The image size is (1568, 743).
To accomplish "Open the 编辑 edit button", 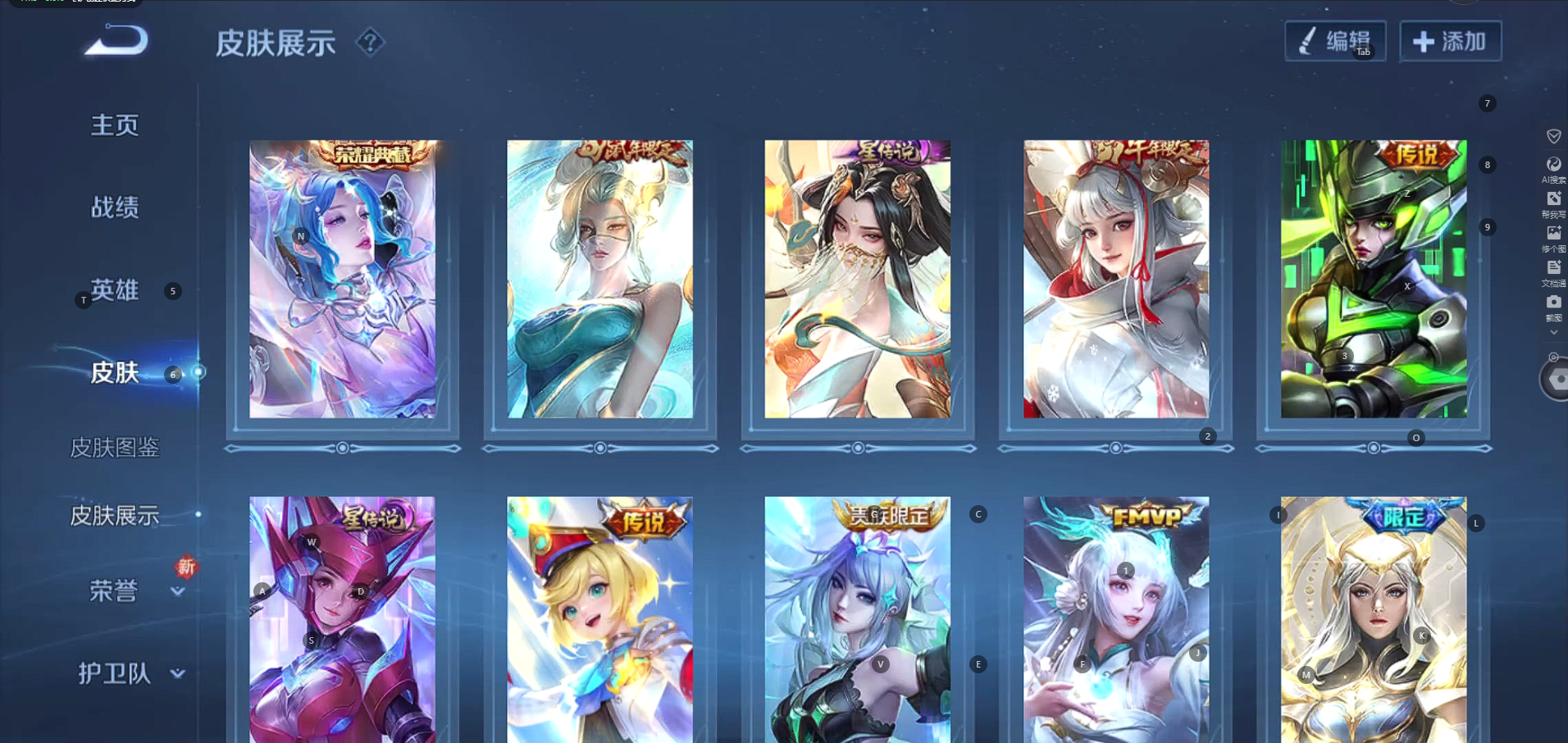I will coord(1335,41).
